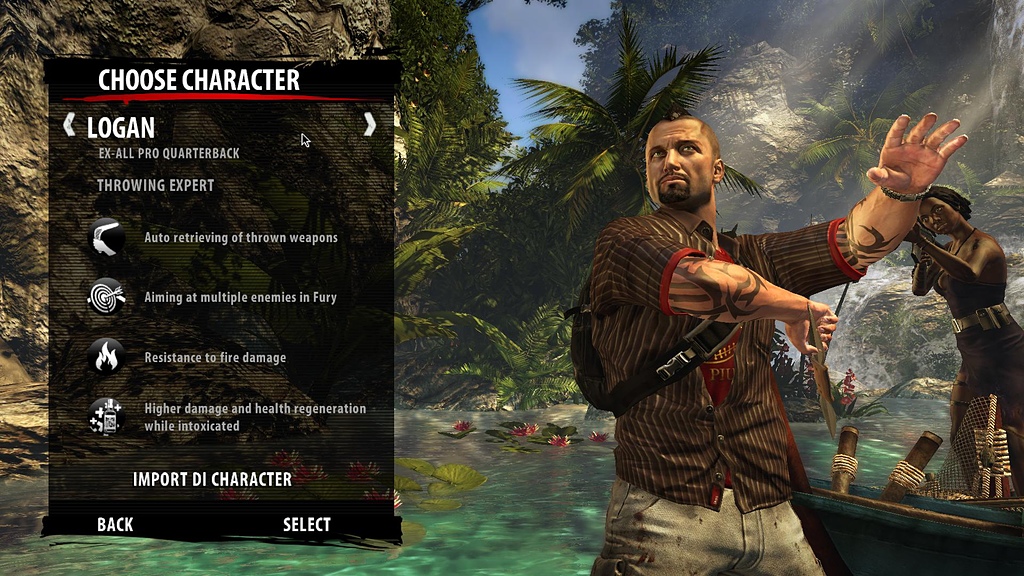This screenshot has width=1024, height=576.
Task: Cycle to the next character with right arrow
Action: (370, 124)
